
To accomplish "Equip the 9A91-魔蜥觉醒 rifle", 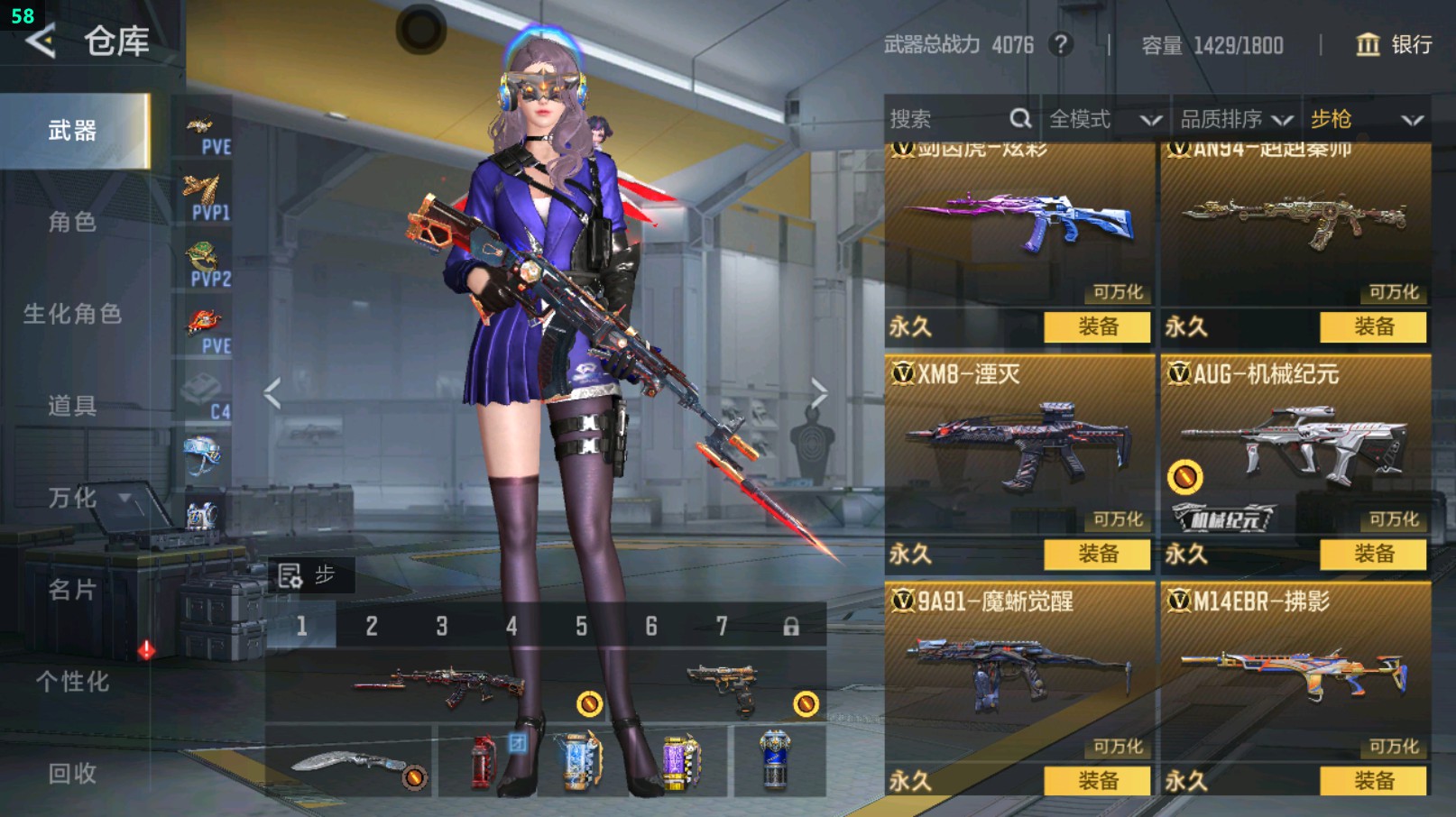I will coord(1097,781).
